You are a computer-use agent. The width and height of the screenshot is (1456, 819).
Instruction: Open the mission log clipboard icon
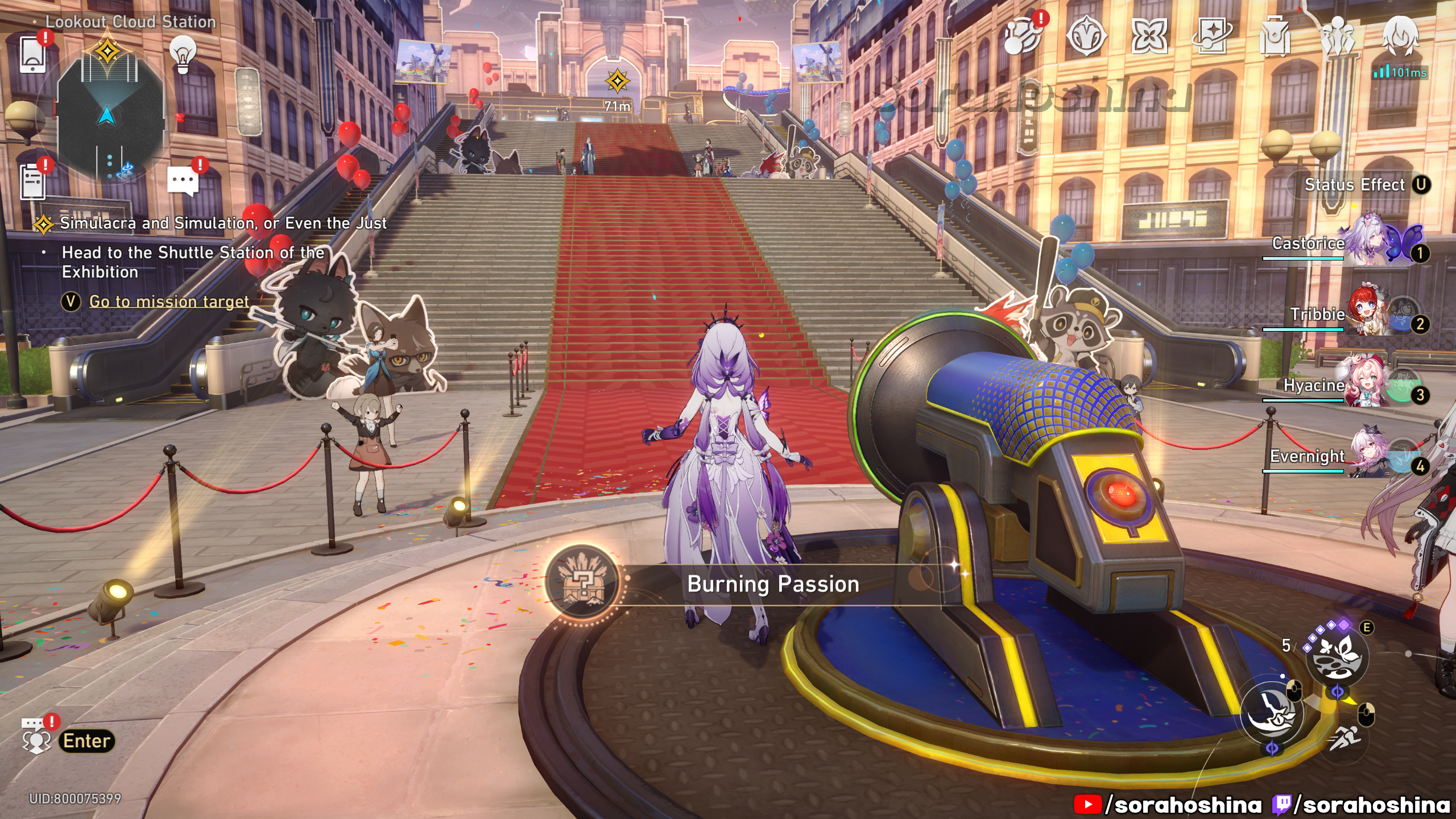[x=33, y=181]
